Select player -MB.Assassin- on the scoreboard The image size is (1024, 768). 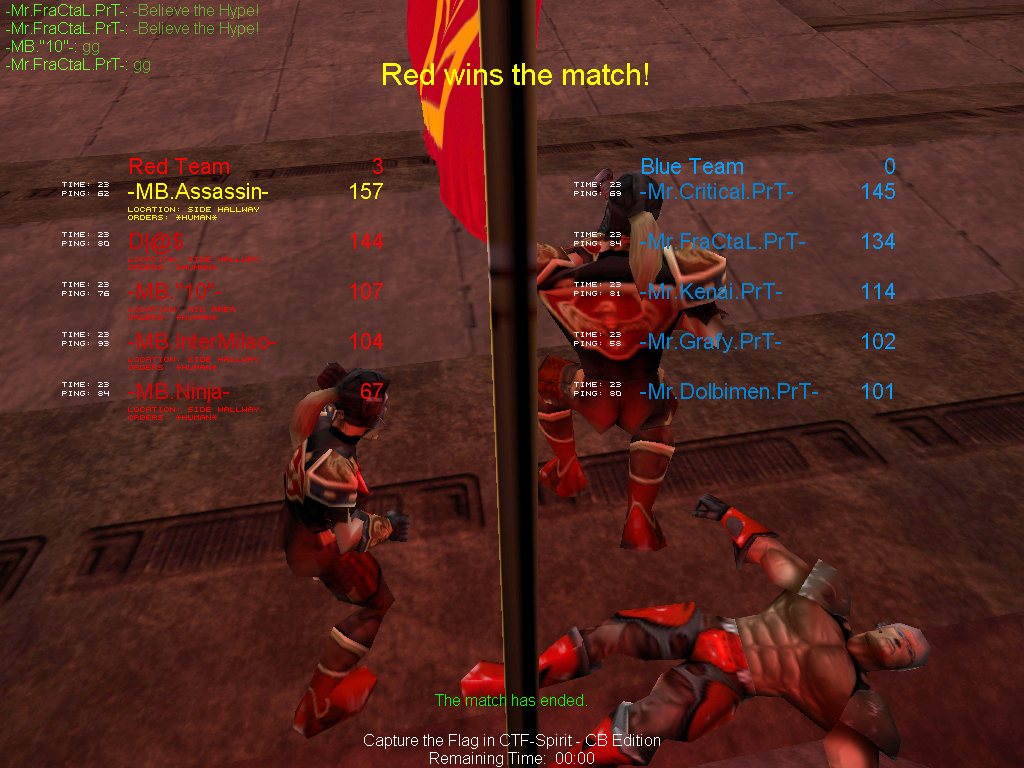click(x=198, y=191)
